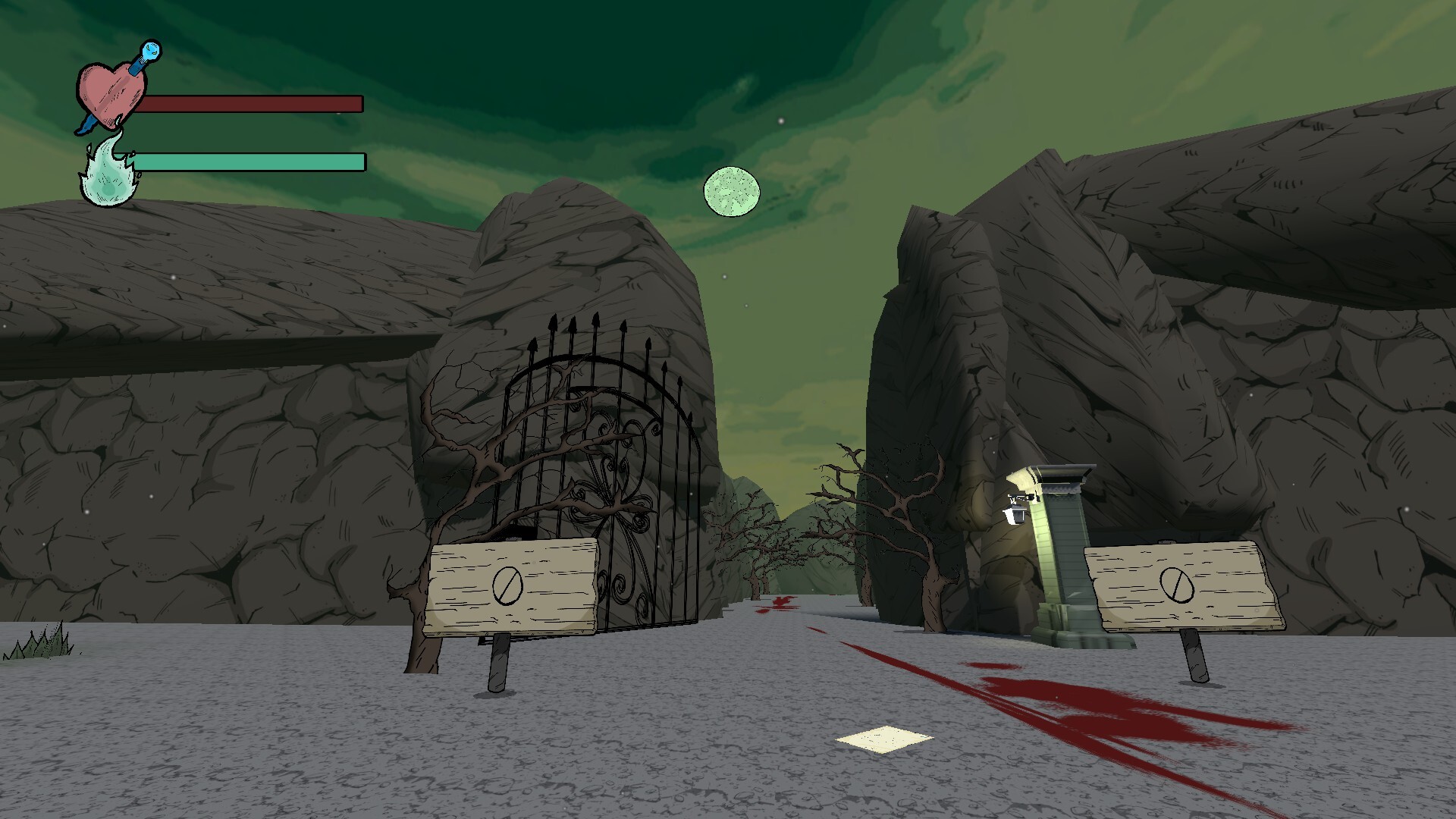Select the glowing green moon
The image size is (1456, 819).
[730, 191]
